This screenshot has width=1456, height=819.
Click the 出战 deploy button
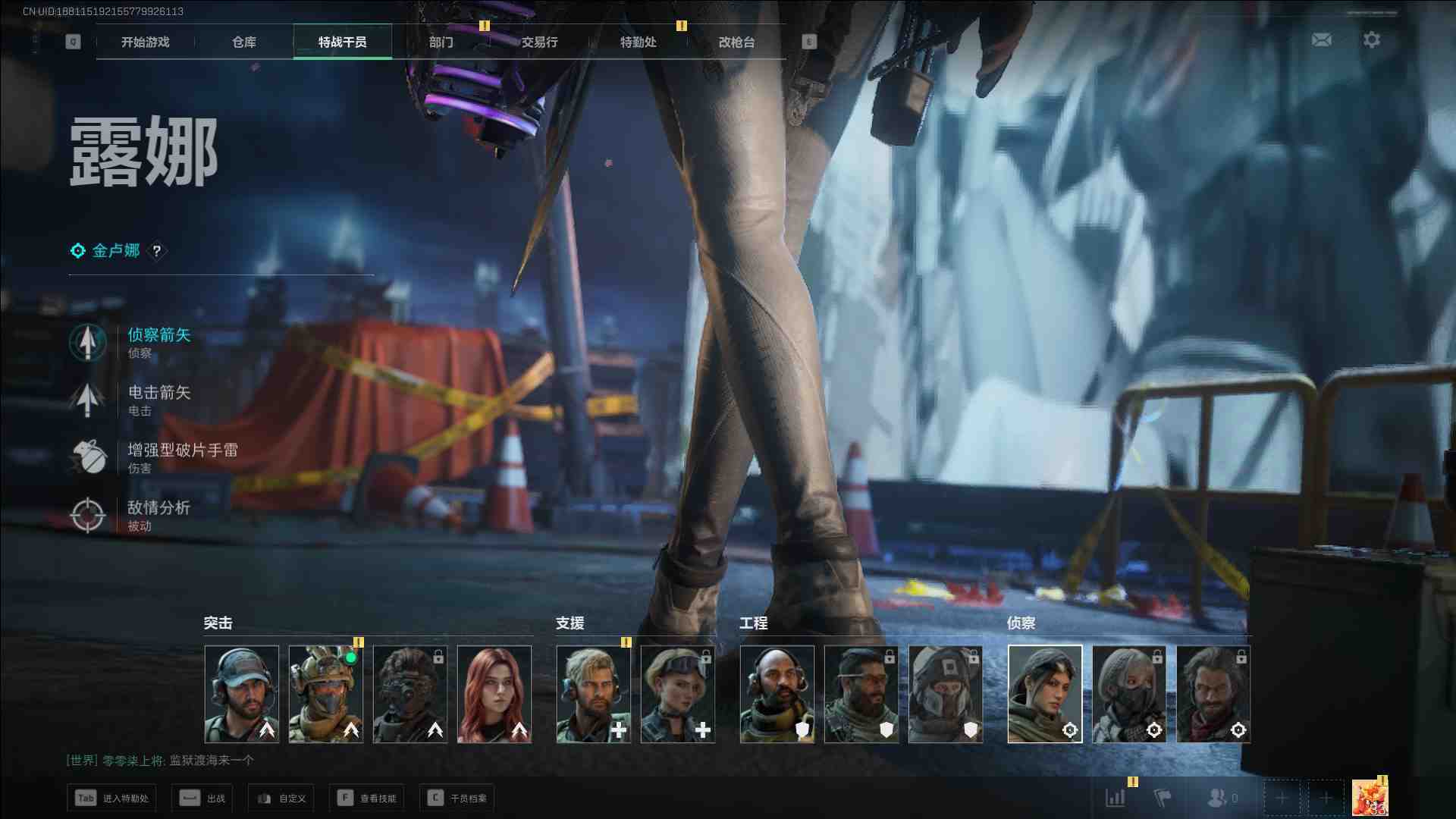tap(202, 798)
